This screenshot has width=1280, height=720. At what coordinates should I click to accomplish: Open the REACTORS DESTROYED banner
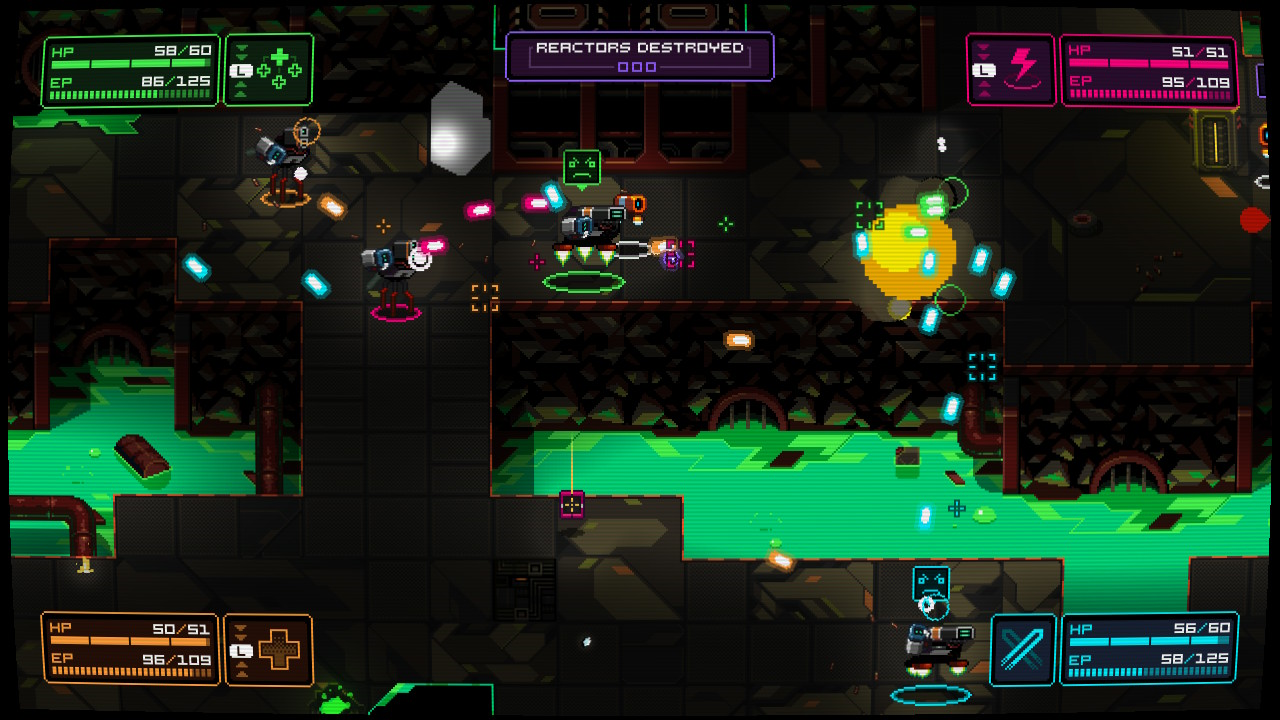(640, 47)
